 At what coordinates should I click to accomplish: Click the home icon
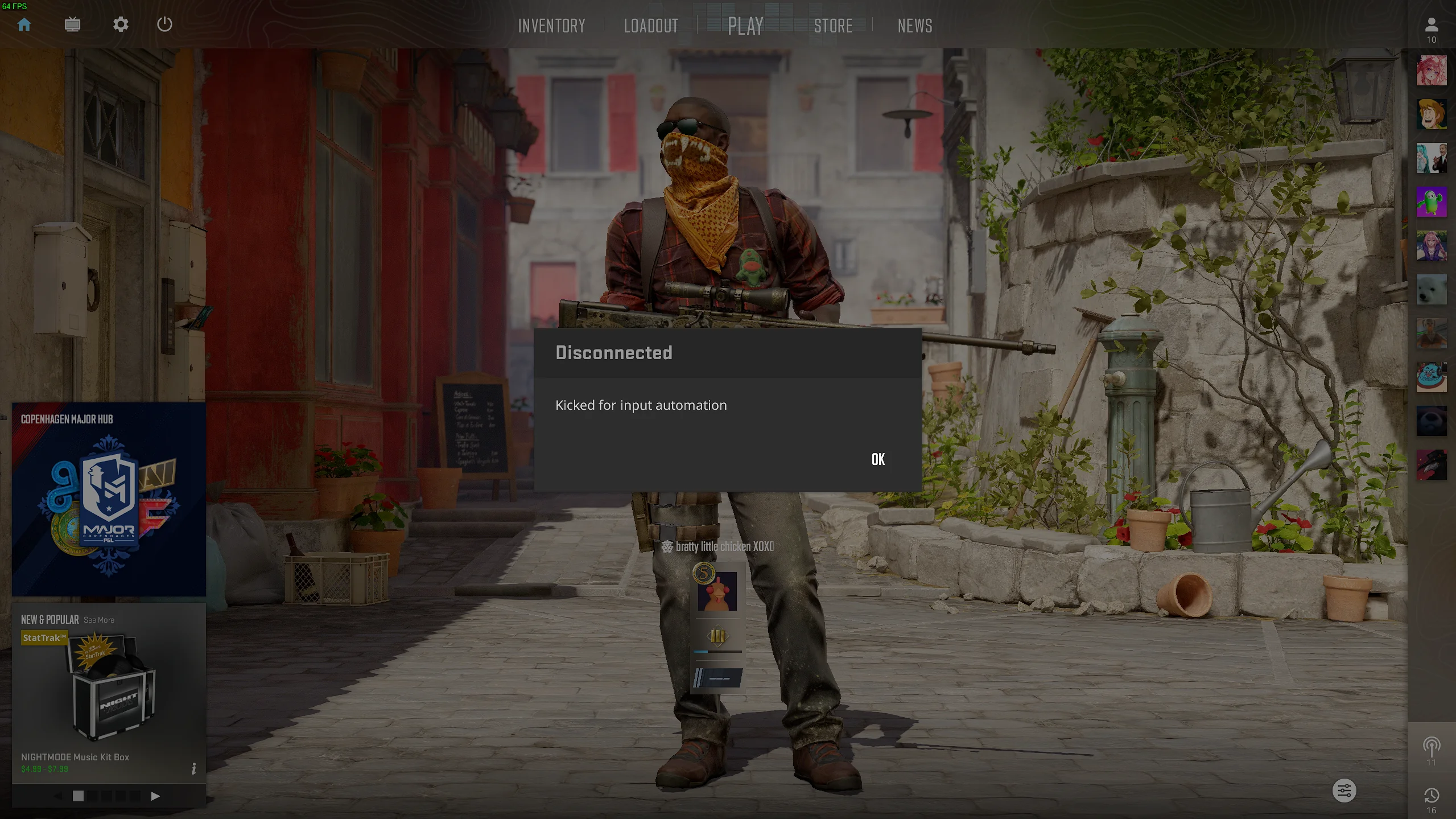(24, 24)
